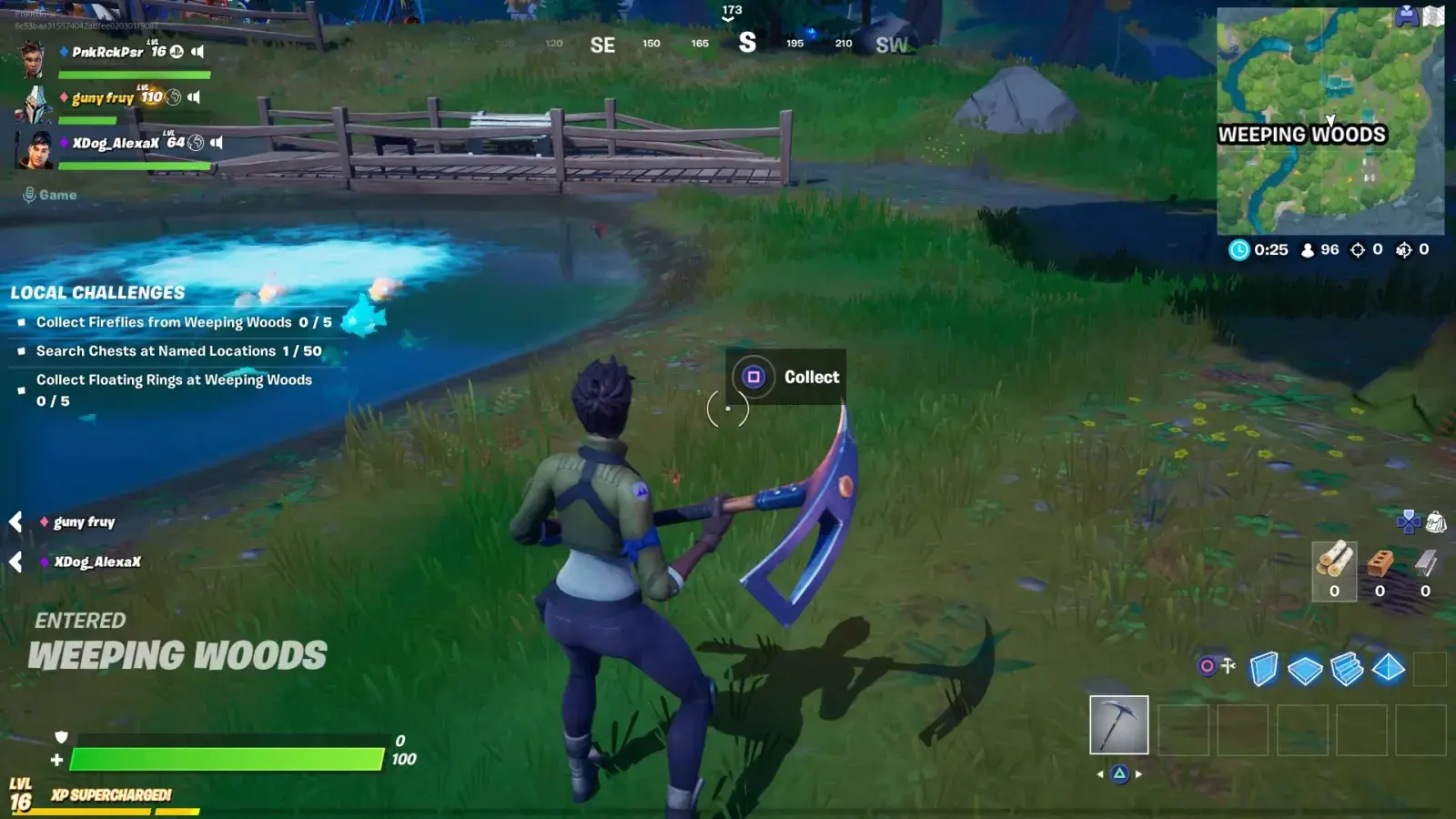1456x819 pixels.
Task: Click the metal resource icon
Action: [x=1424, y=564]
